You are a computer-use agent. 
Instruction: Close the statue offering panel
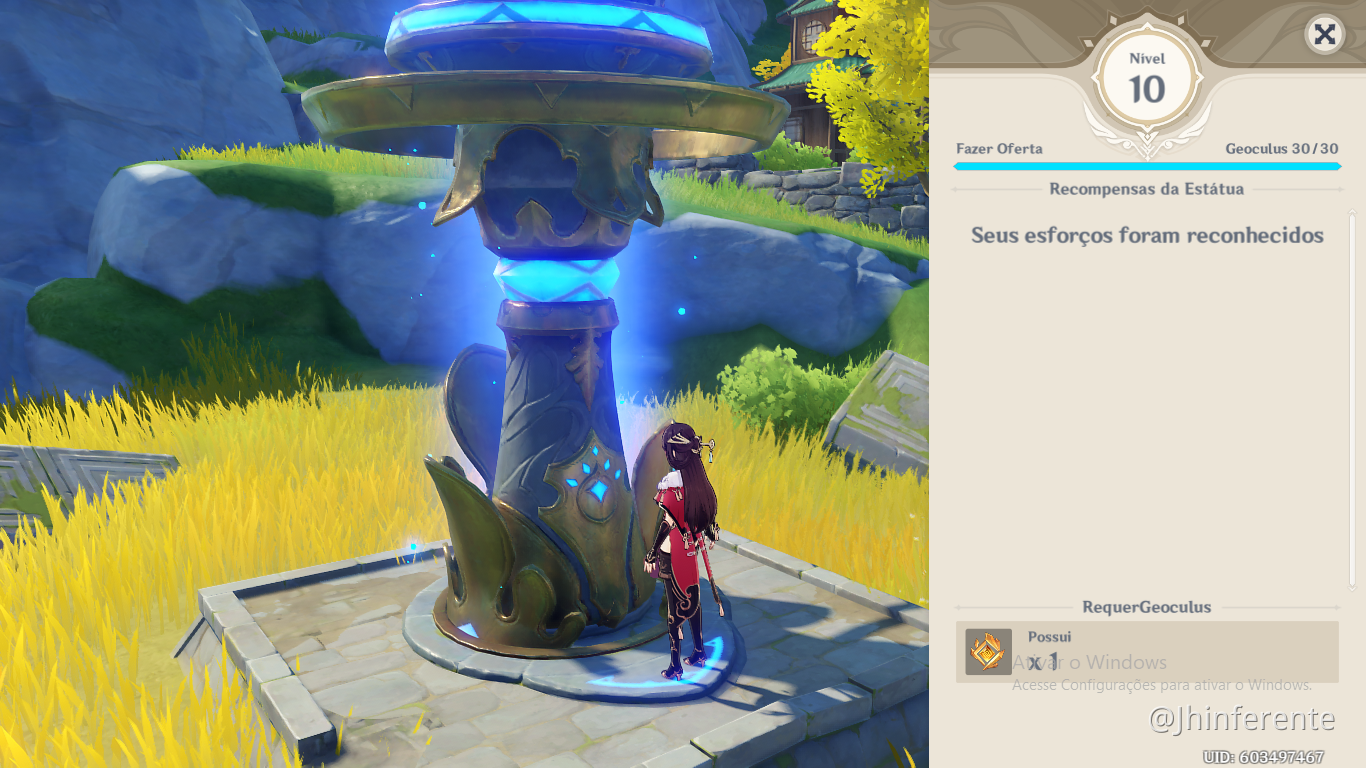point(1324,35)
